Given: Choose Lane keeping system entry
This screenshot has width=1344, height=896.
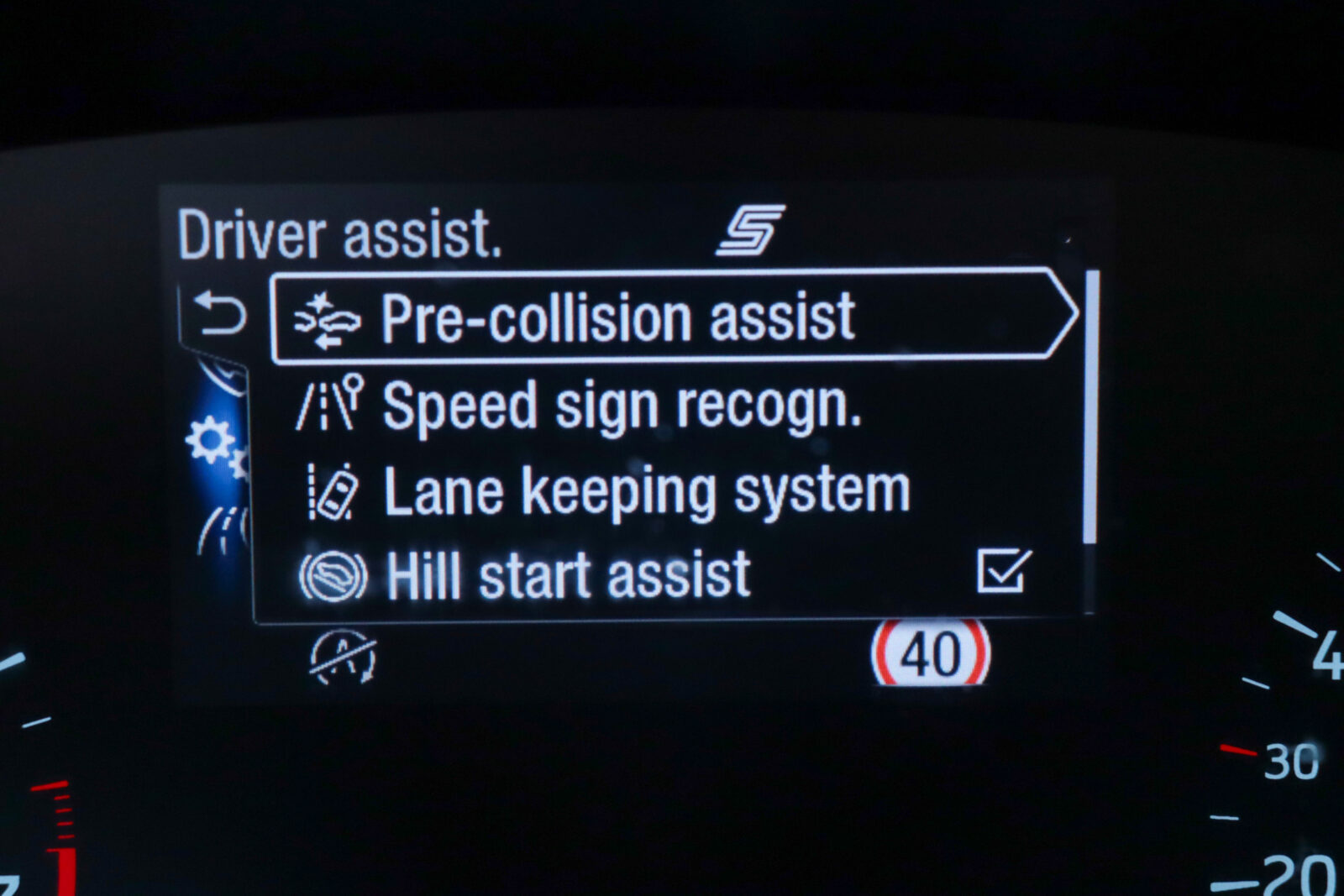Looking at the screenshot, I should (645, 491).
